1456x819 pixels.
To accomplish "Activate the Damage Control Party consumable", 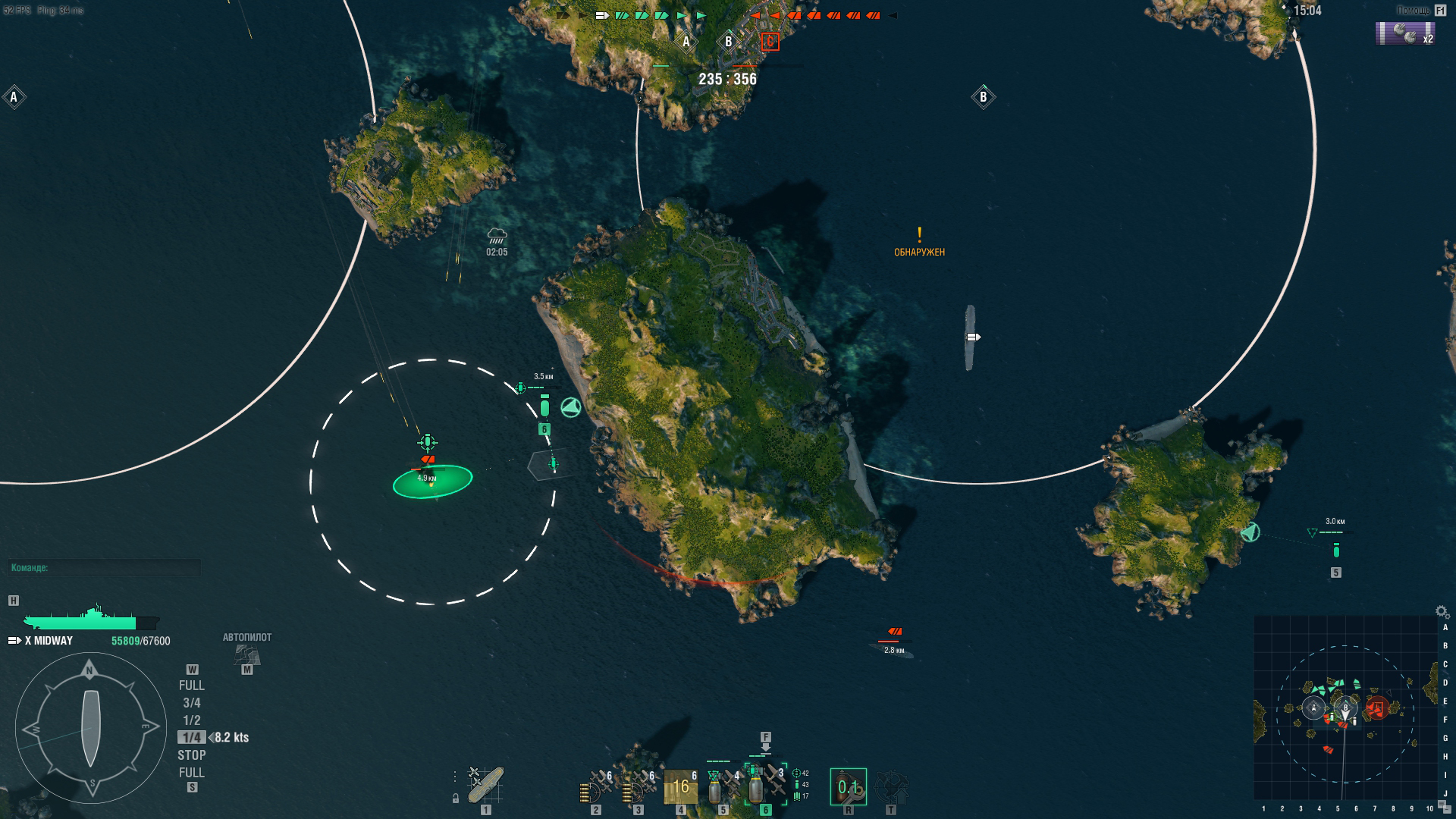I will tap(848, 787).
